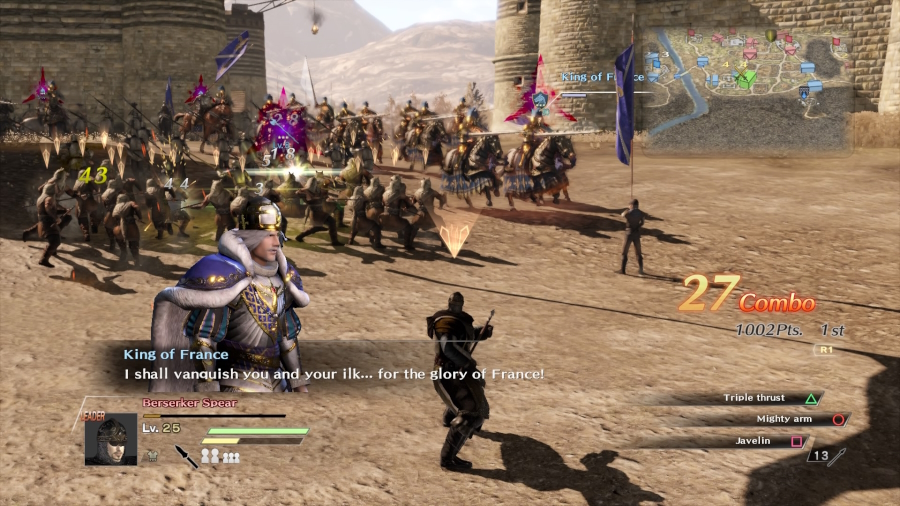Select the spear weapon icon
The width and height of the screenshot is (900, 506).
pyautogui.click(x=186, y=456)
